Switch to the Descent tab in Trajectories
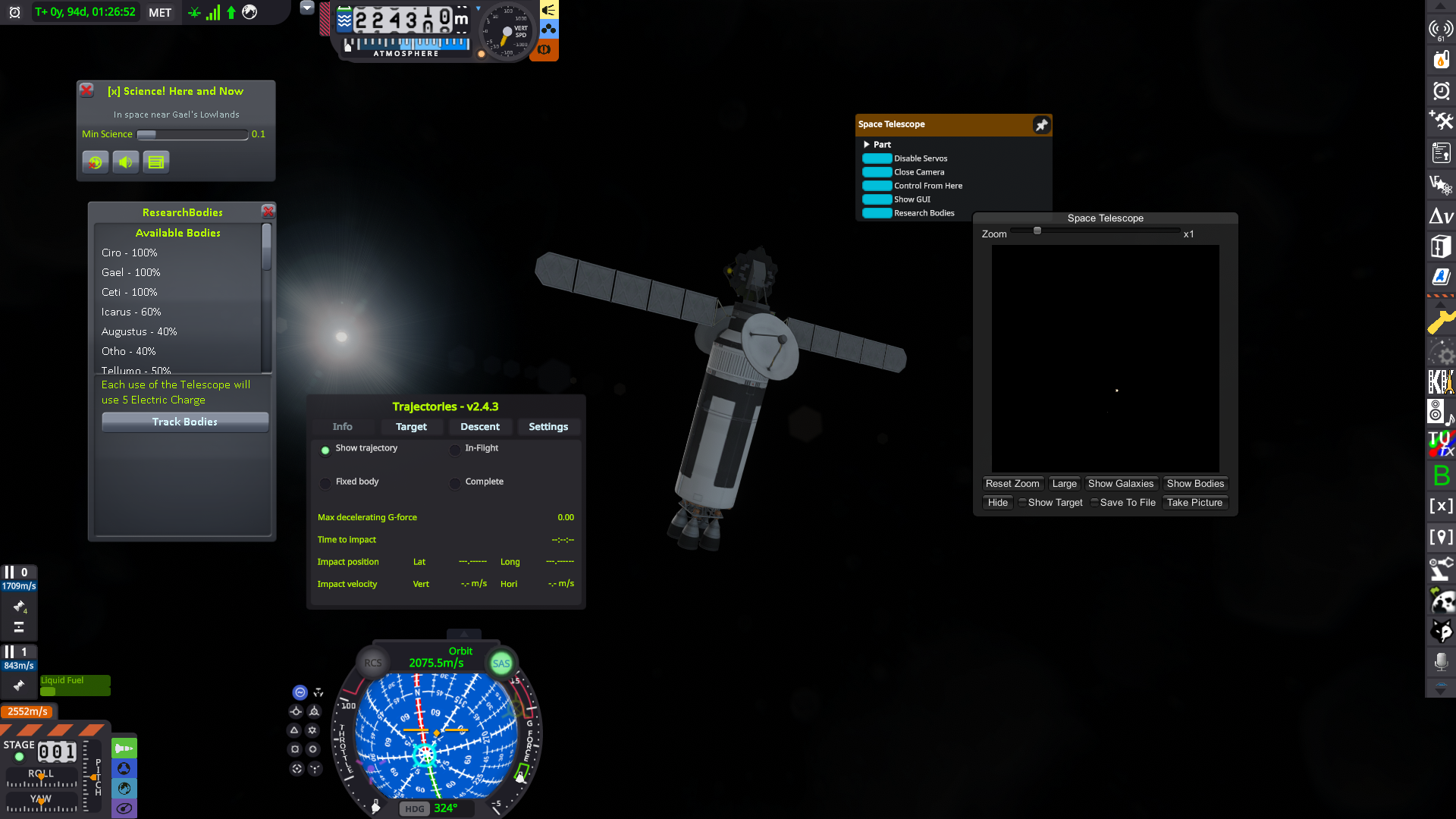 (480, 427)
